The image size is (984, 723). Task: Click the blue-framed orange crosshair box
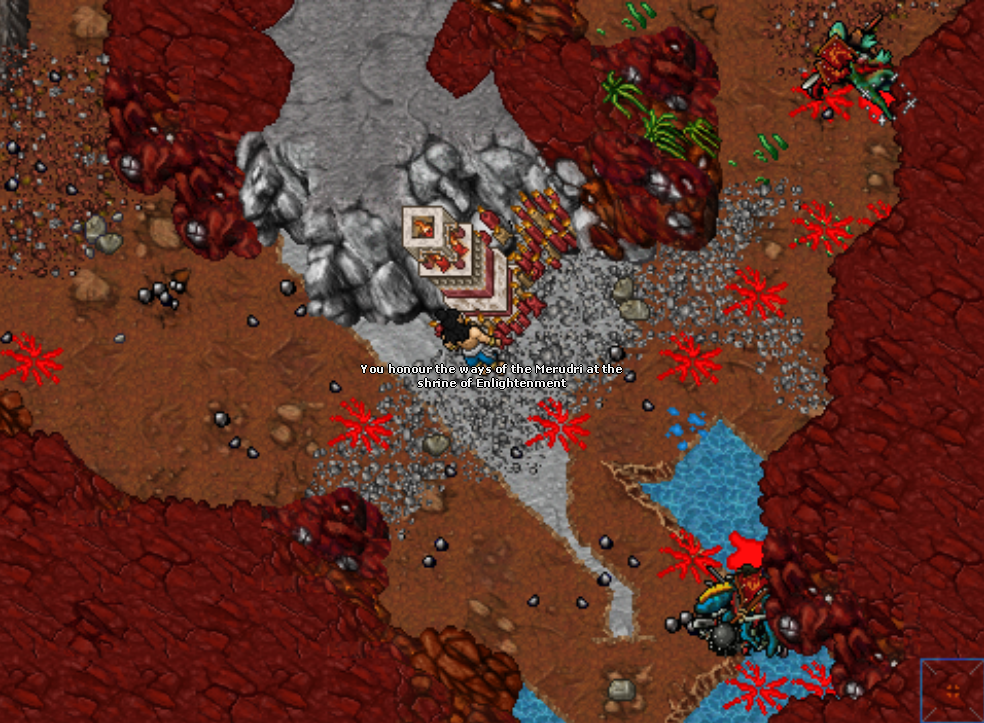tap(952, 689)
